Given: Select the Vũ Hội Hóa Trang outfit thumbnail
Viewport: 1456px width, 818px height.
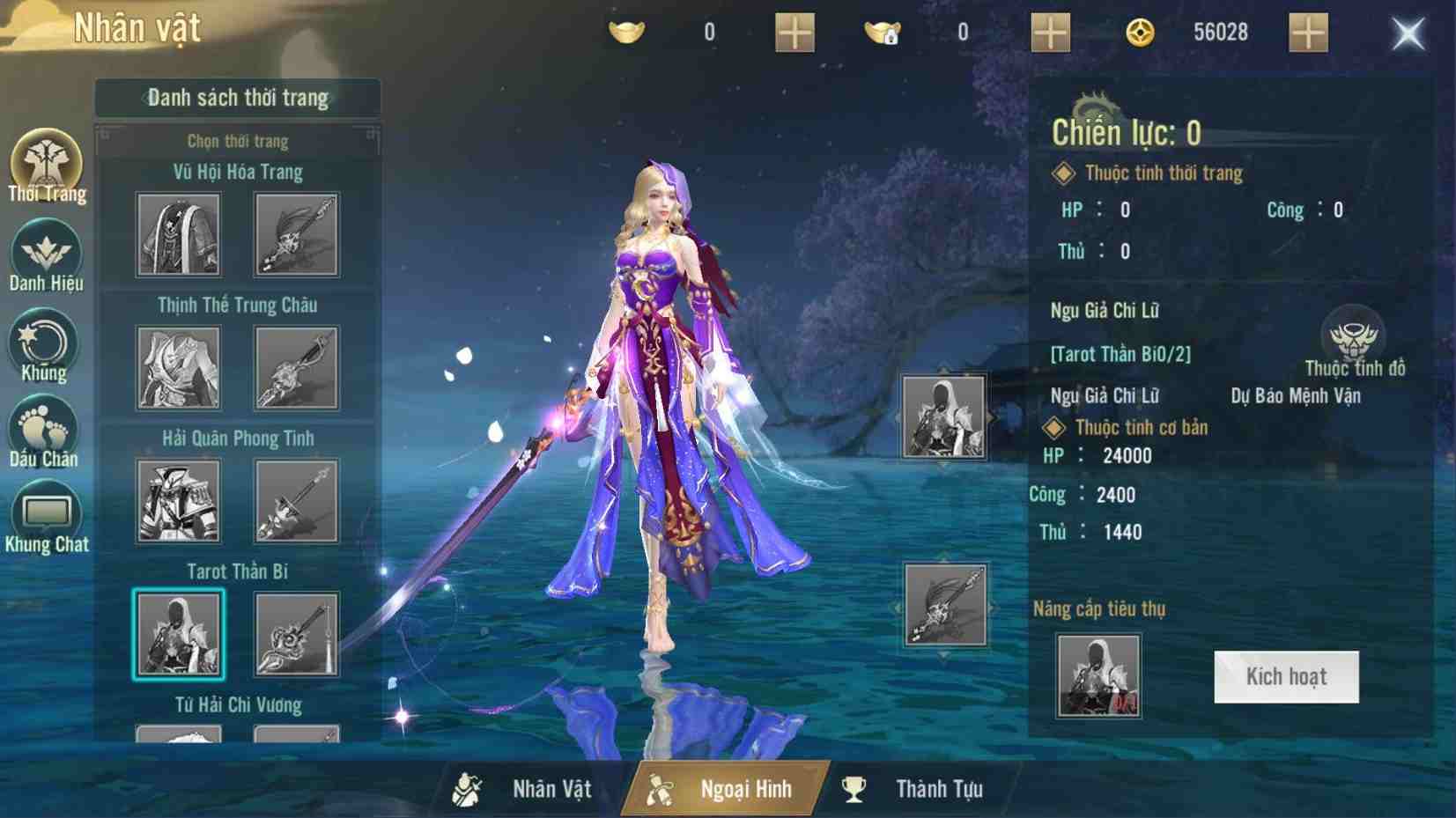Looking at the screenshot, I should click(x=179, y=235).
